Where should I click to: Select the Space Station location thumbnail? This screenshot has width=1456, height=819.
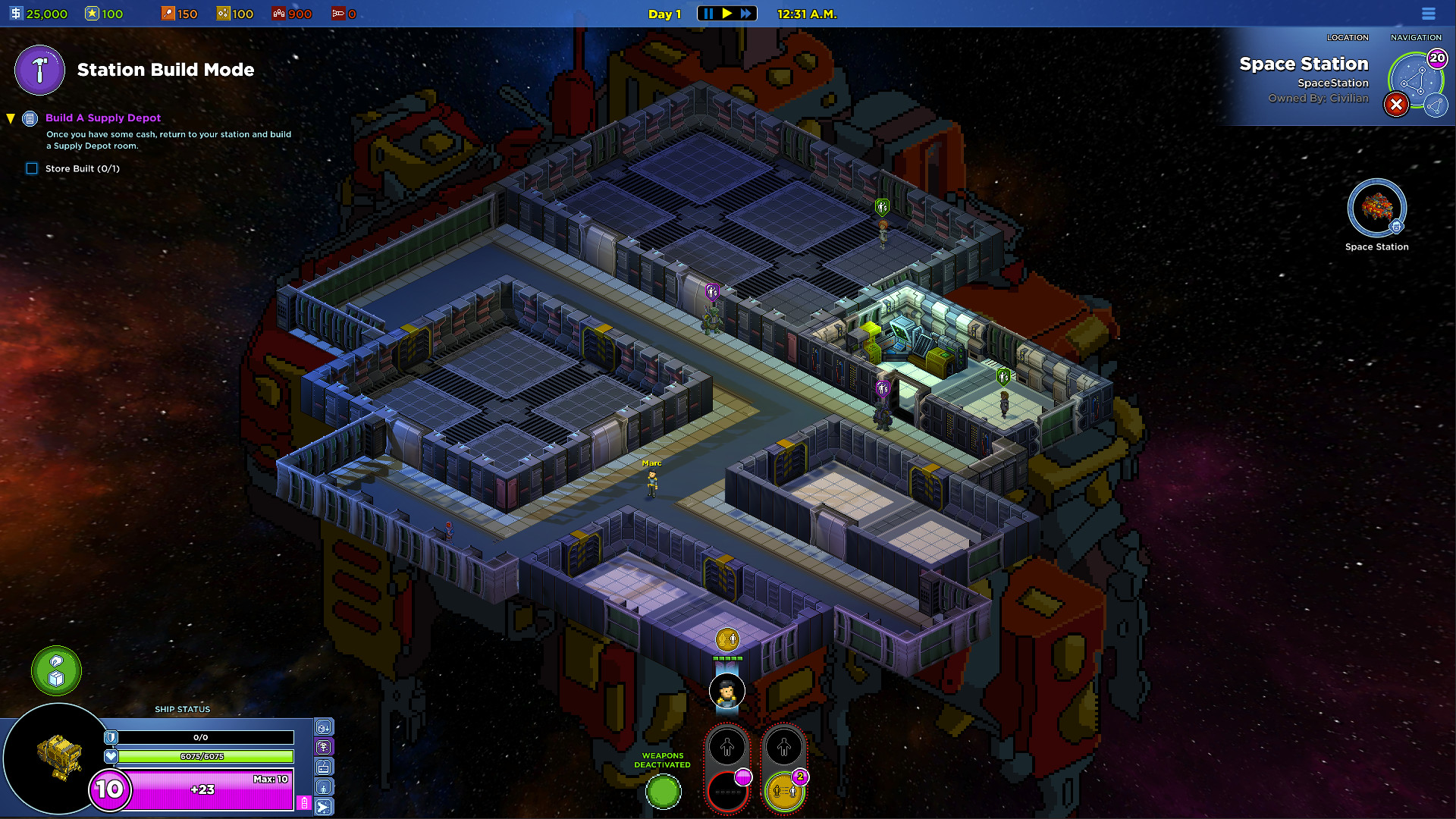1376,209
